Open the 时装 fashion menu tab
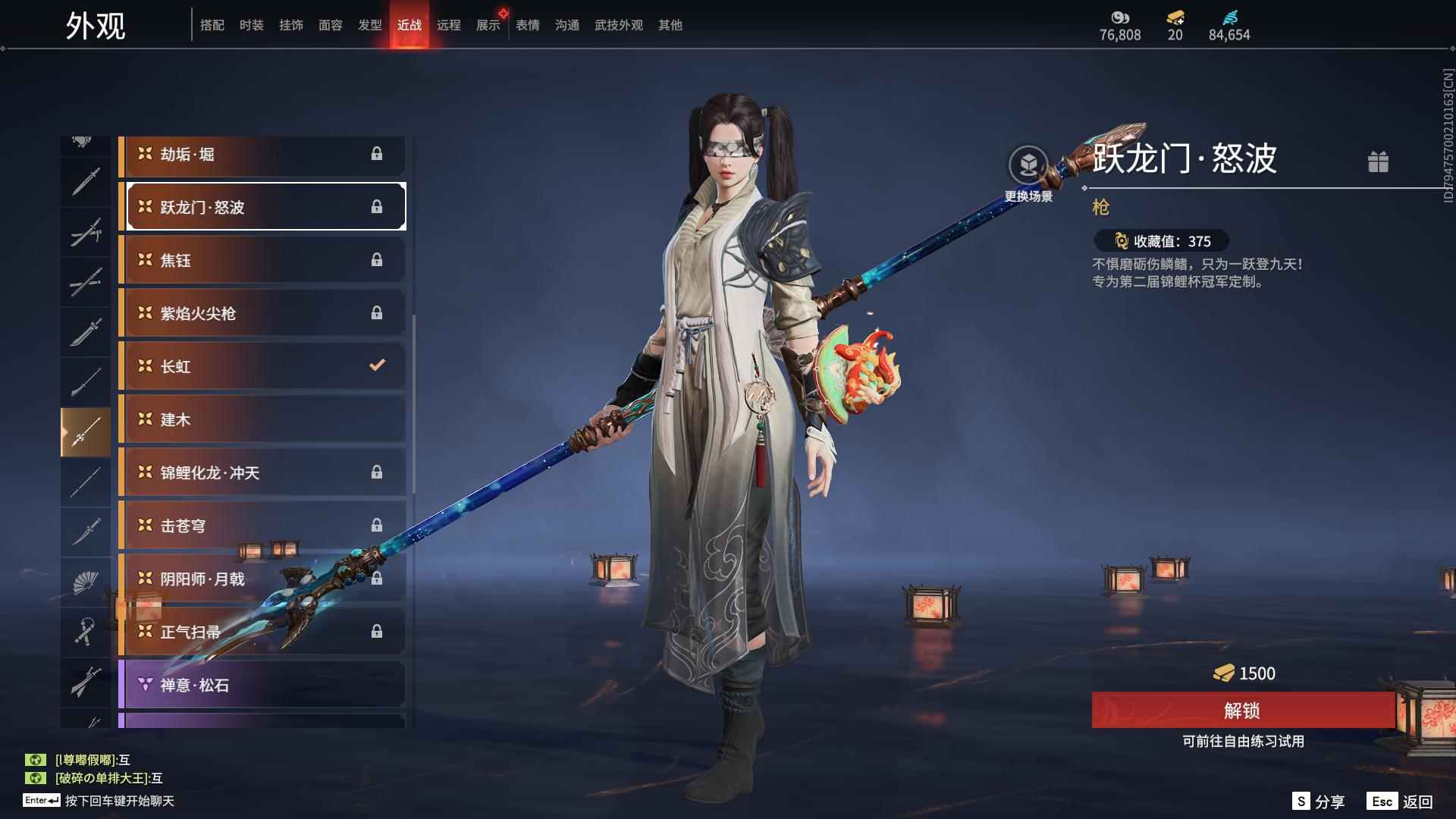Screen dimensions: 1456x819 (252, 24)
